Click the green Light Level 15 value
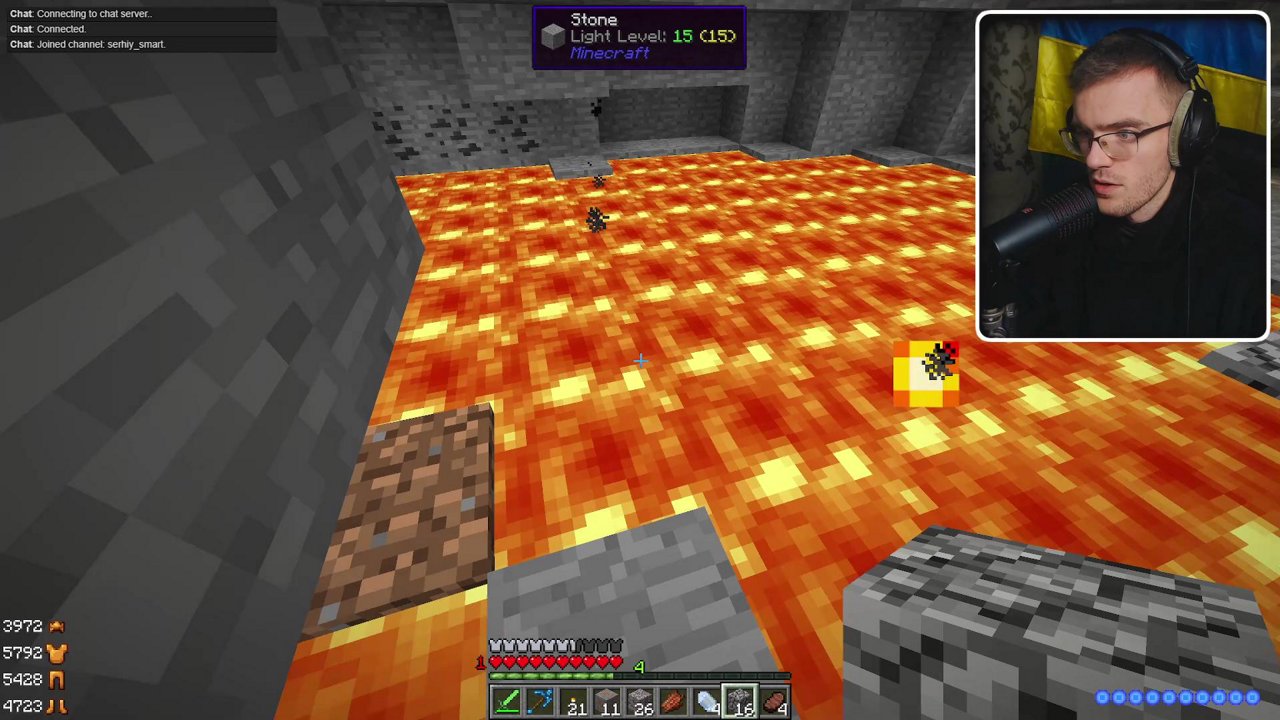 click(683, 36)
